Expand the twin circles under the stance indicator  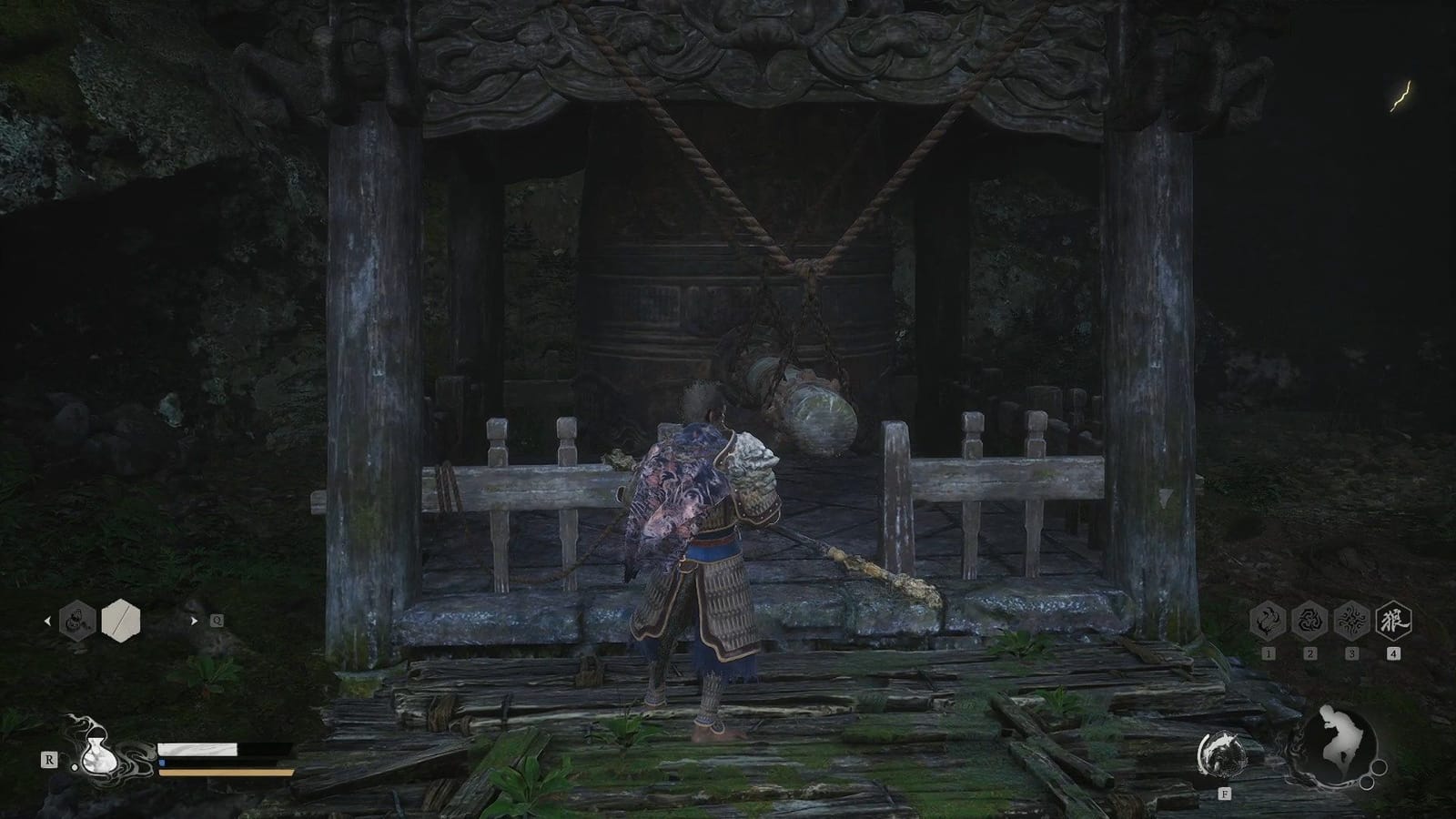[x=1372, y=775]
